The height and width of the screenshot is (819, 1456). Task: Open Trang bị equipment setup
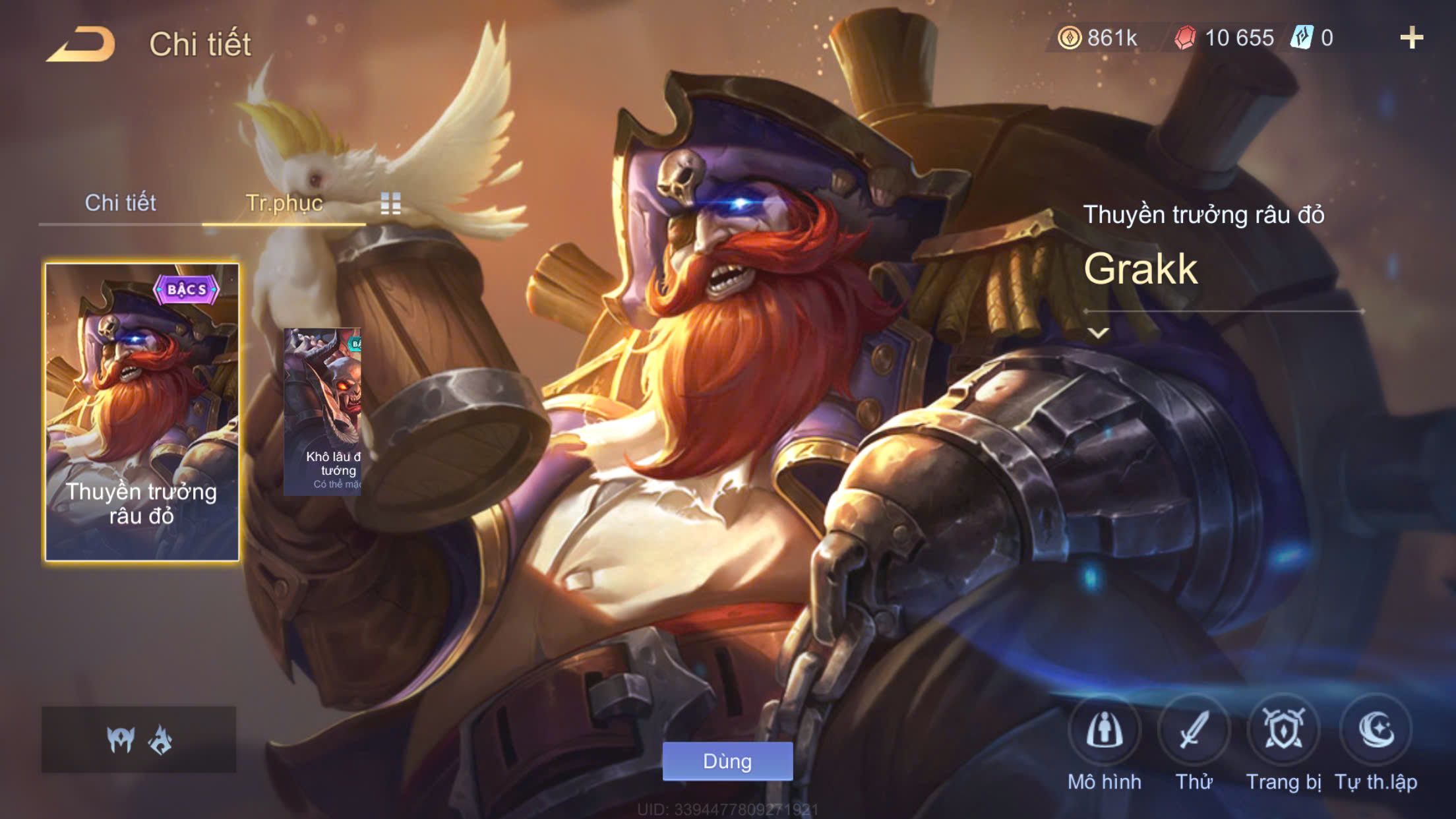pyautogui.click(x=1283, y=731)
